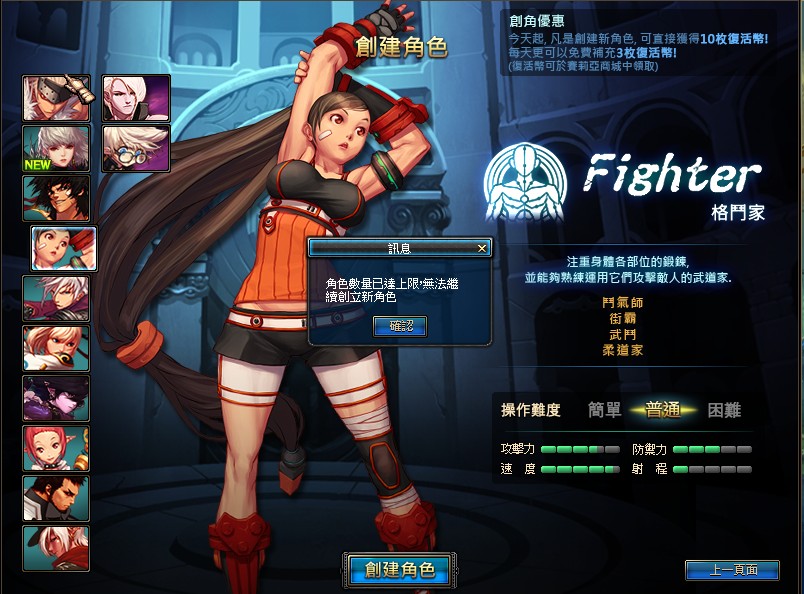Go back with the 上一頁面 button
This screenshot has height=594, width=804.
pos(732,570)
